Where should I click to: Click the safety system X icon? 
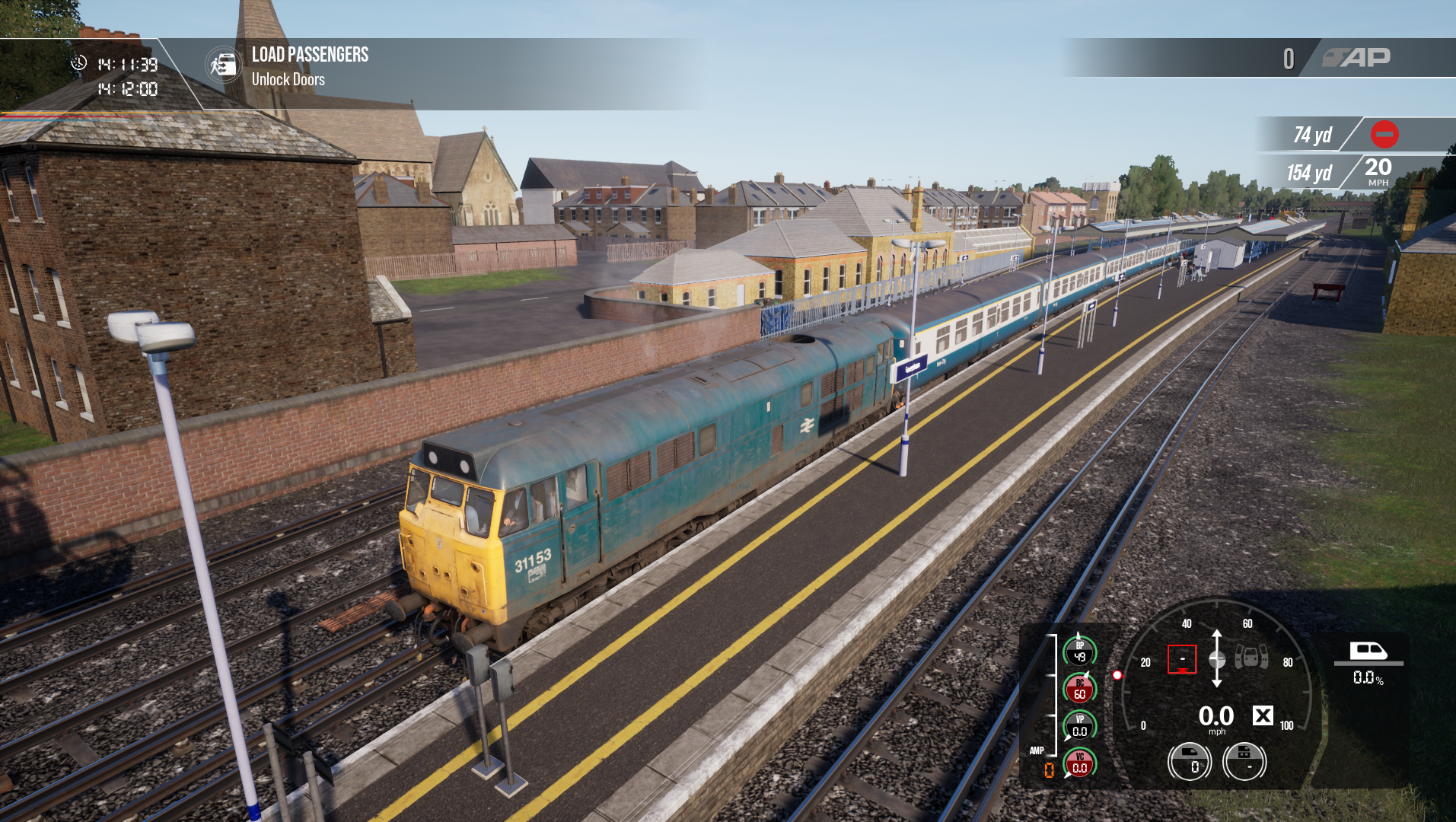1263,715
